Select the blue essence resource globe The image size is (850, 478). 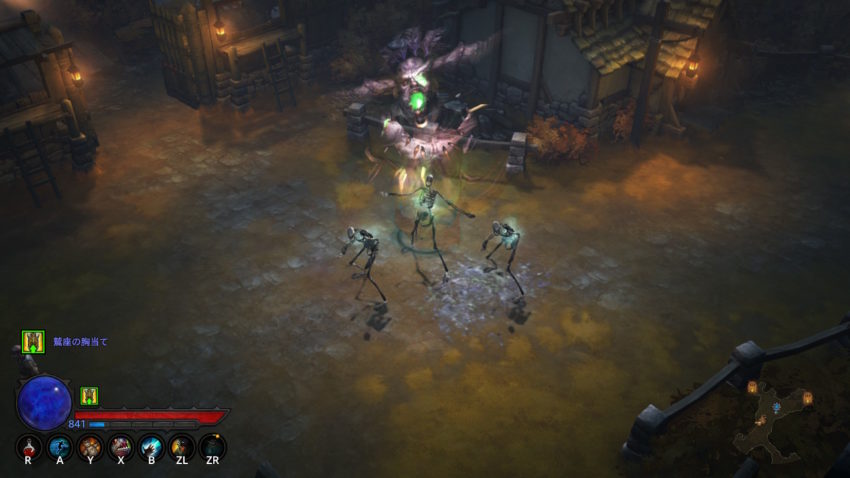pos(44,402)
